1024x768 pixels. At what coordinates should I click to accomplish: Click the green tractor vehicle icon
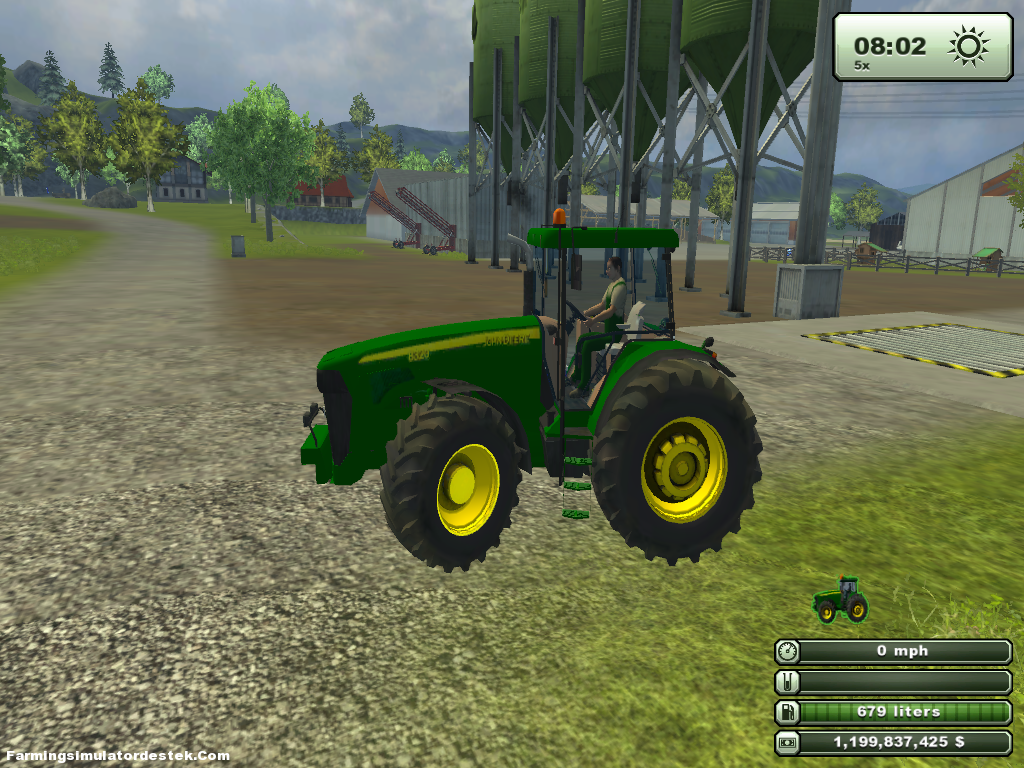[840, 600]
